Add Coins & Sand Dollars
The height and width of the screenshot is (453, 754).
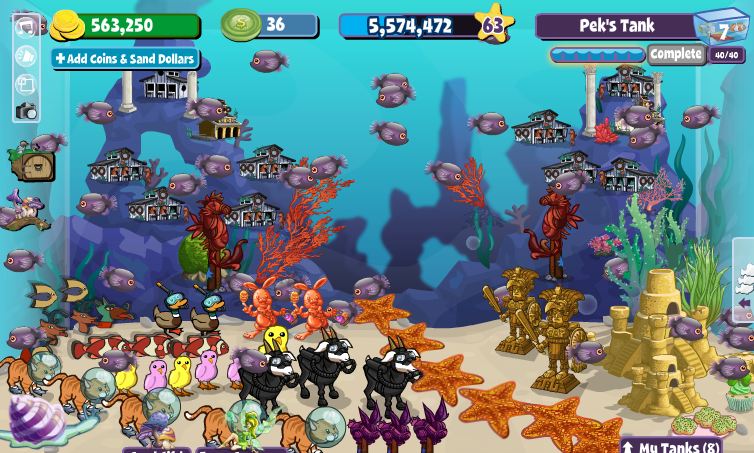click(125, 59)
